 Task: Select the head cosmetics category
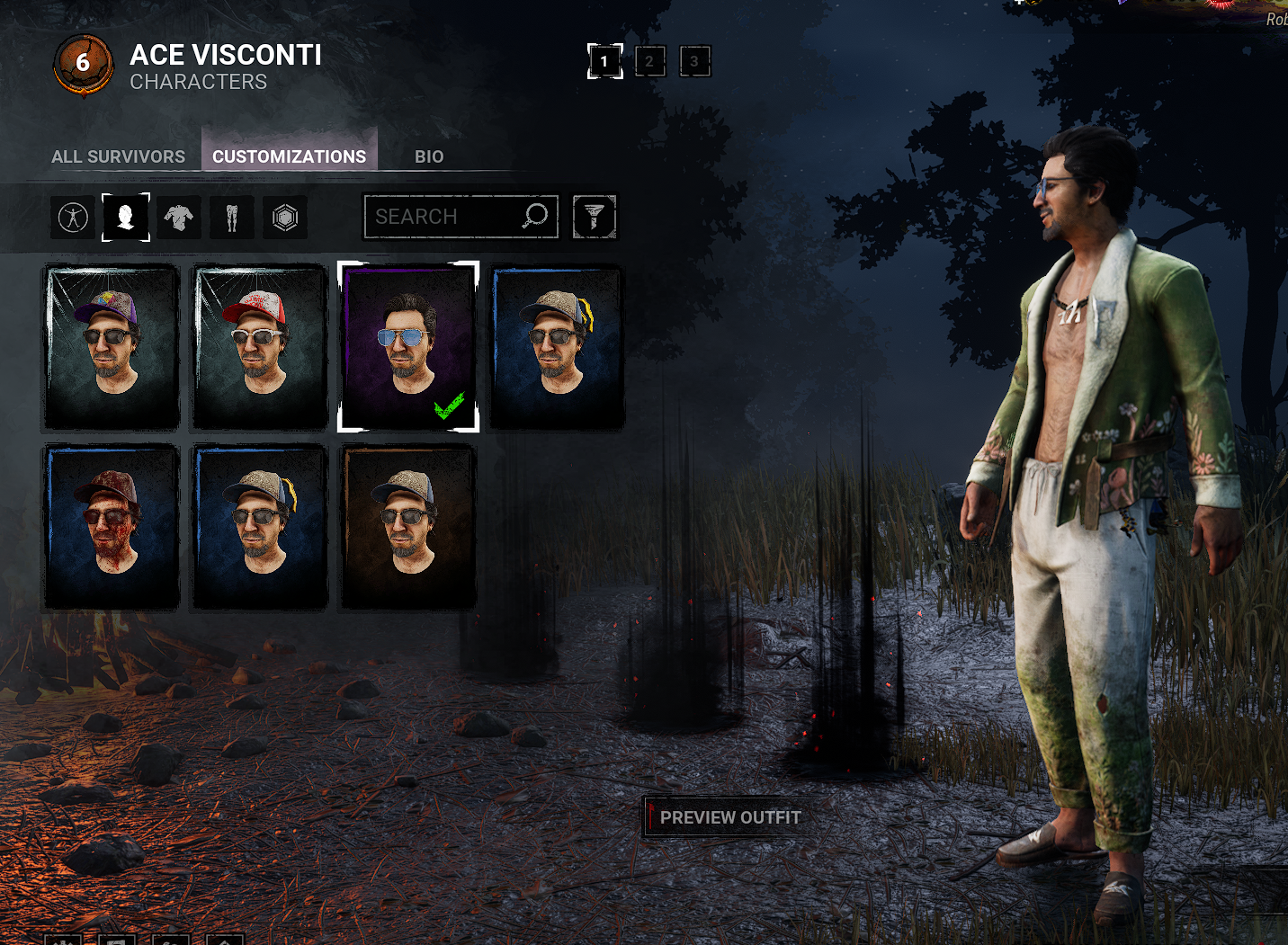tap(126, 217)
